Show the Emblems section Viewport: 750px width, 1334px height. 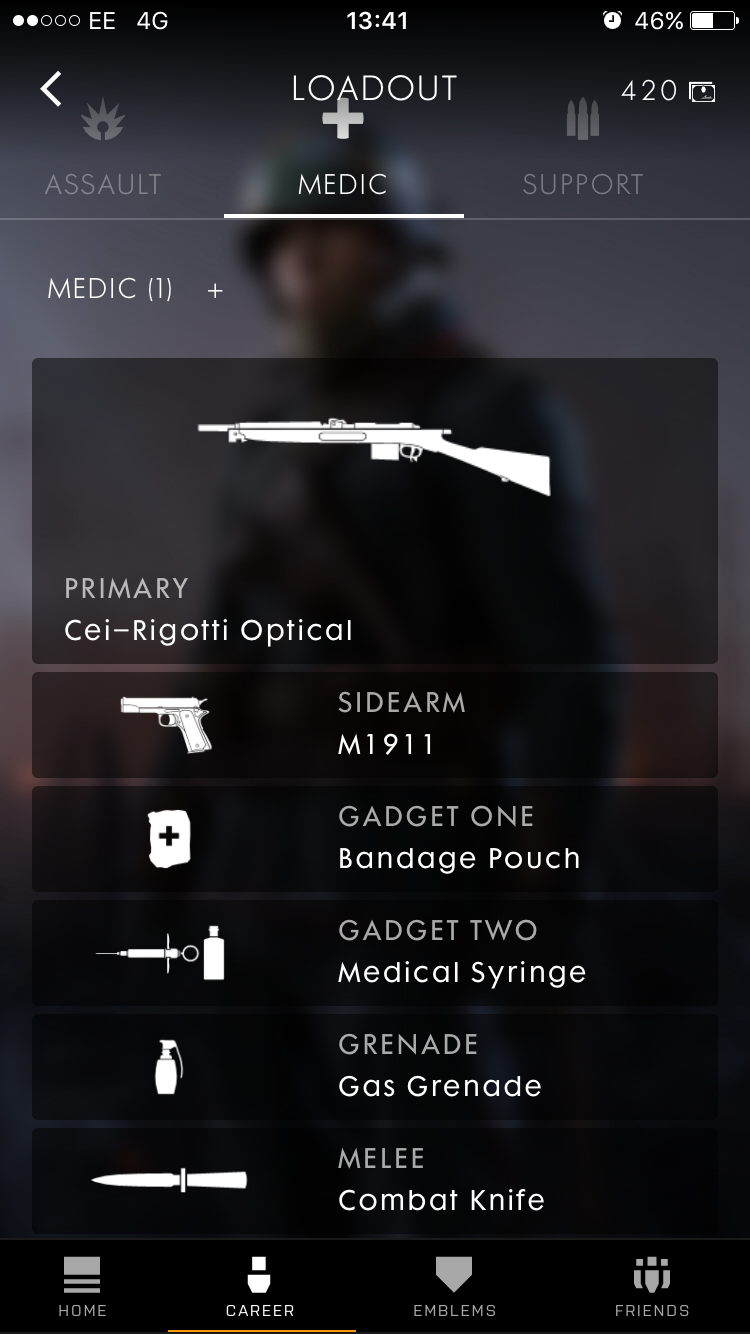pyautogui.click(x=454, y=1287)
